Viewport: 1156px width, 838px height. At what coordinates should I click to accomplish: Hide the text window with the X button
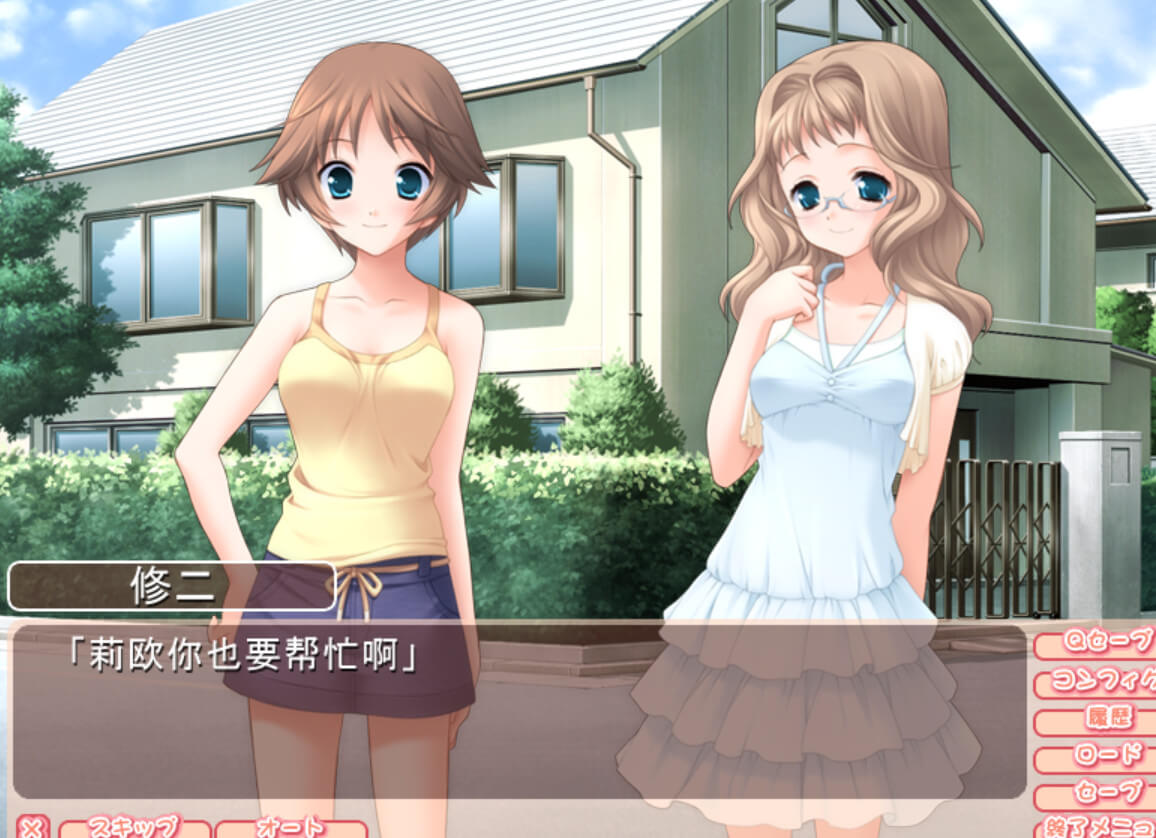click(x=32, y=828)
